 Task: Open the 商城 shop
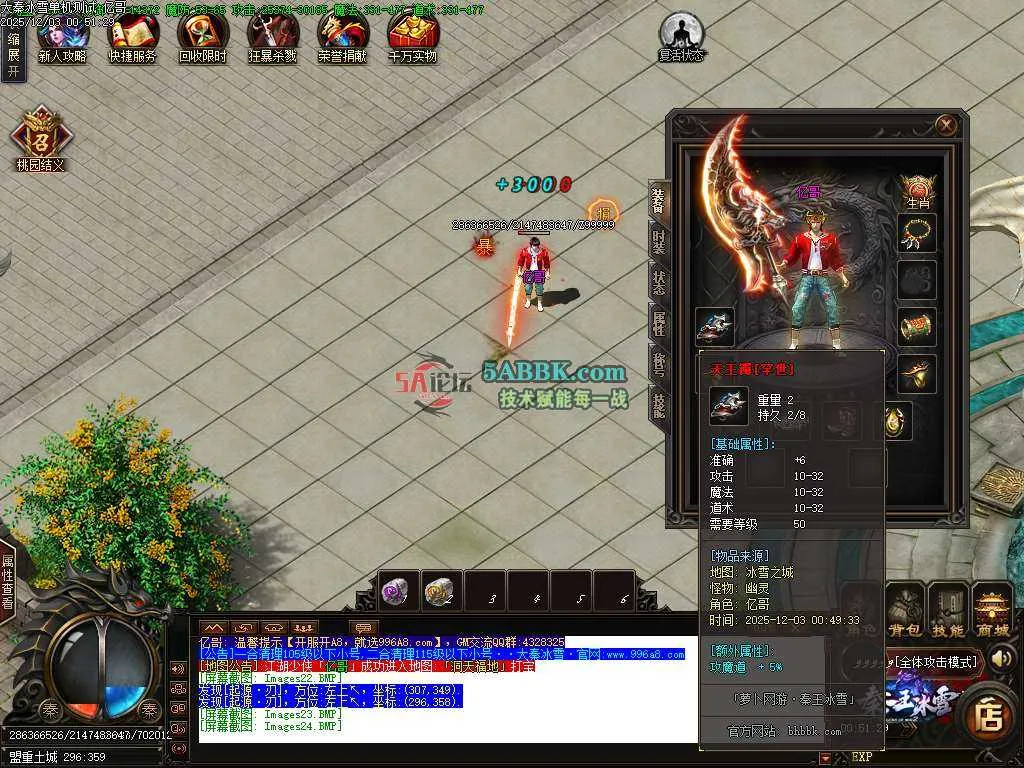point(992,611)
